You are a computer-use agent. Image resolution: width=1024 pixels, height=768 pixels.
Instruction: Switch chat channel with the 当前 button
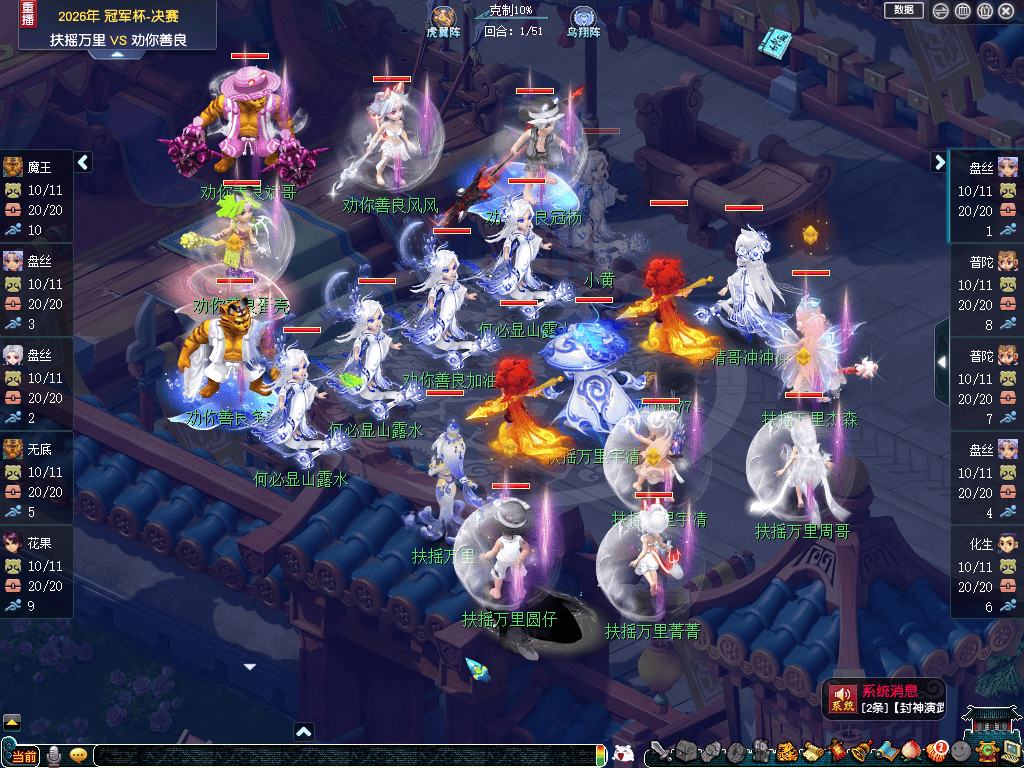click(x=24, y=755)
